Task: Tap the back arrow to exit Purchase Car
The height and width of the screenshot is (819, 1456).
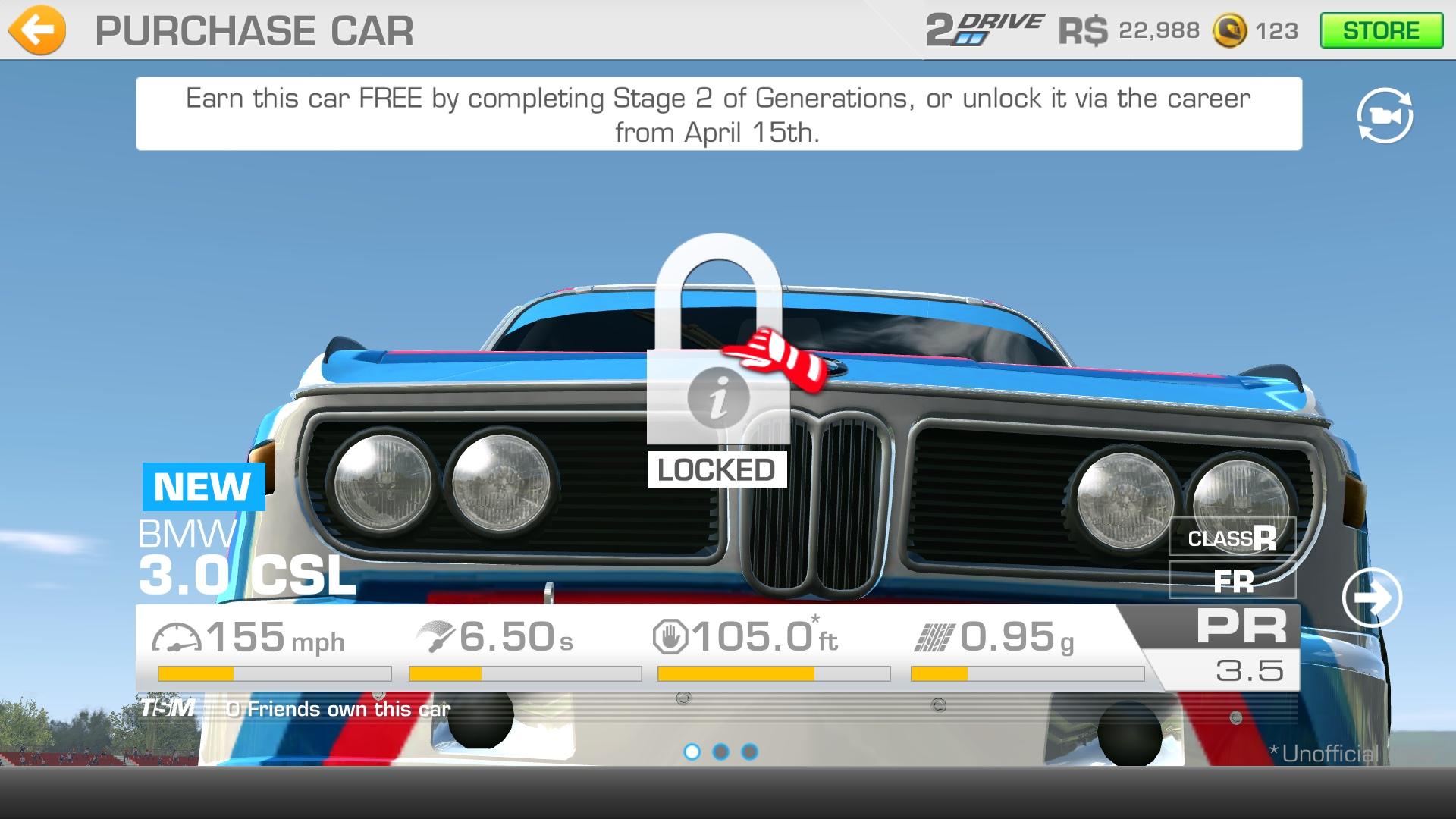Action: (36, 30)
